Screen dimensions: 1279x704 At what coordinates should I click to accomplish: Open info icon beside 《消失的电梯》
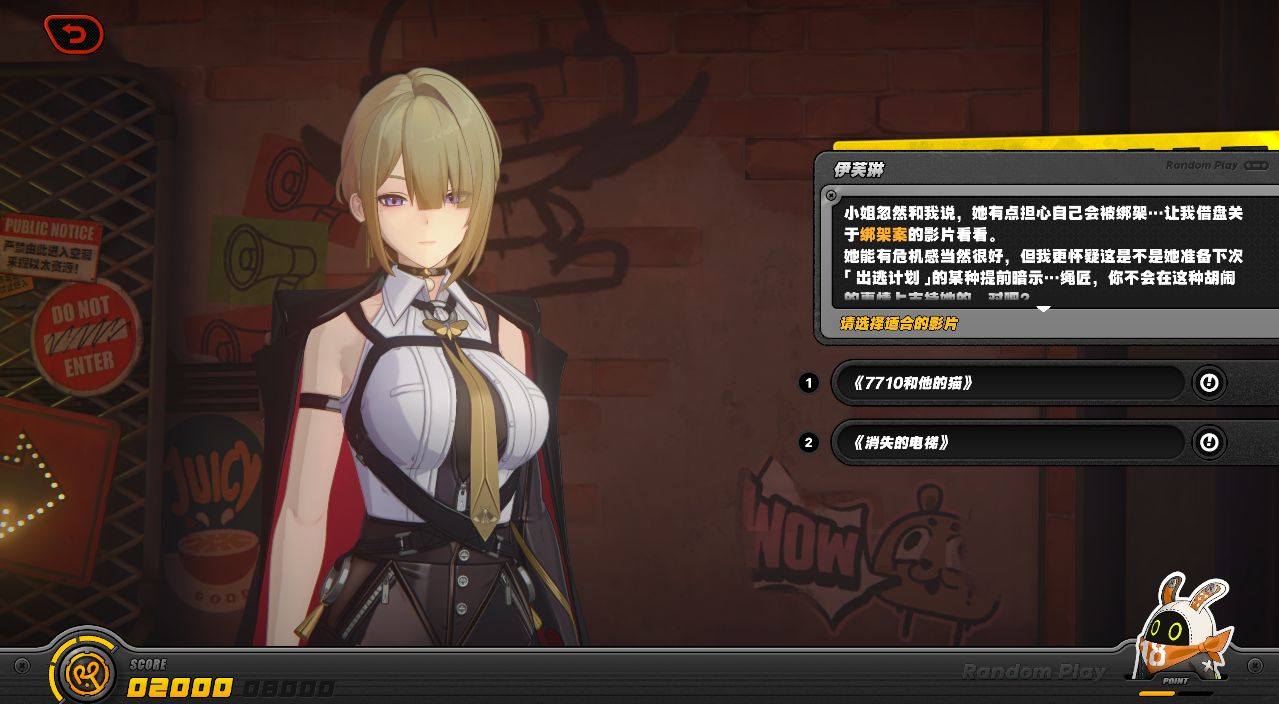(1209, 442)
